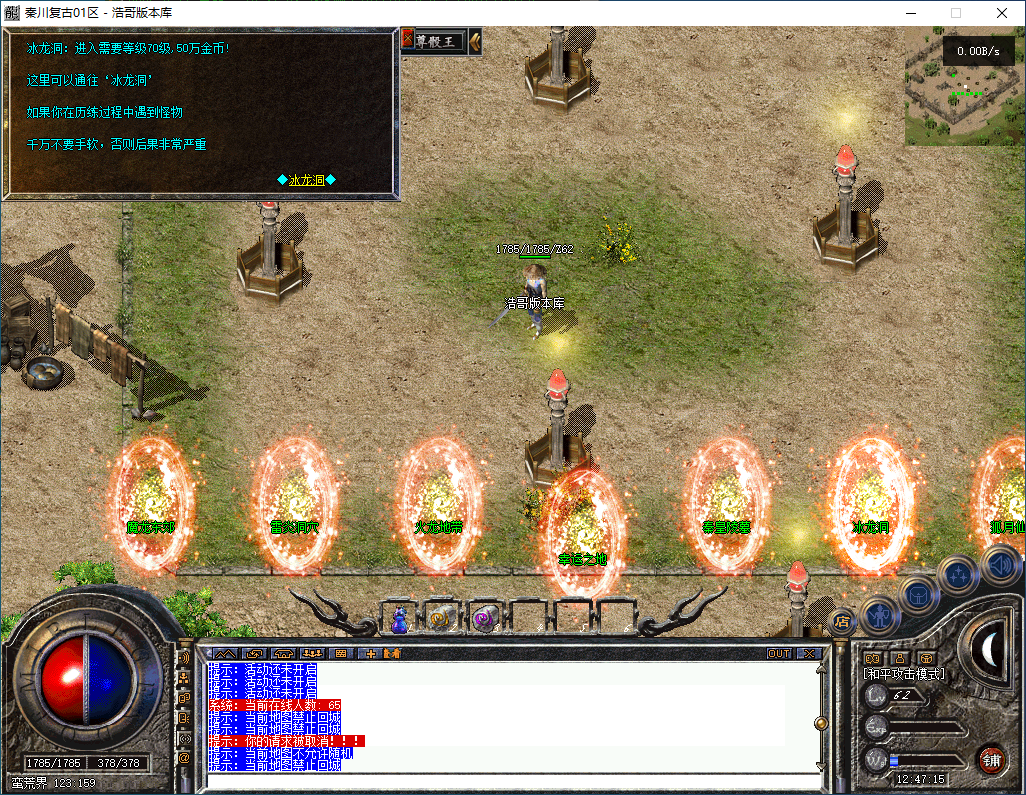Screen dimensions: 1026x795
Task: Select the purple scroll hotbar slot
Action: [485, 619]
